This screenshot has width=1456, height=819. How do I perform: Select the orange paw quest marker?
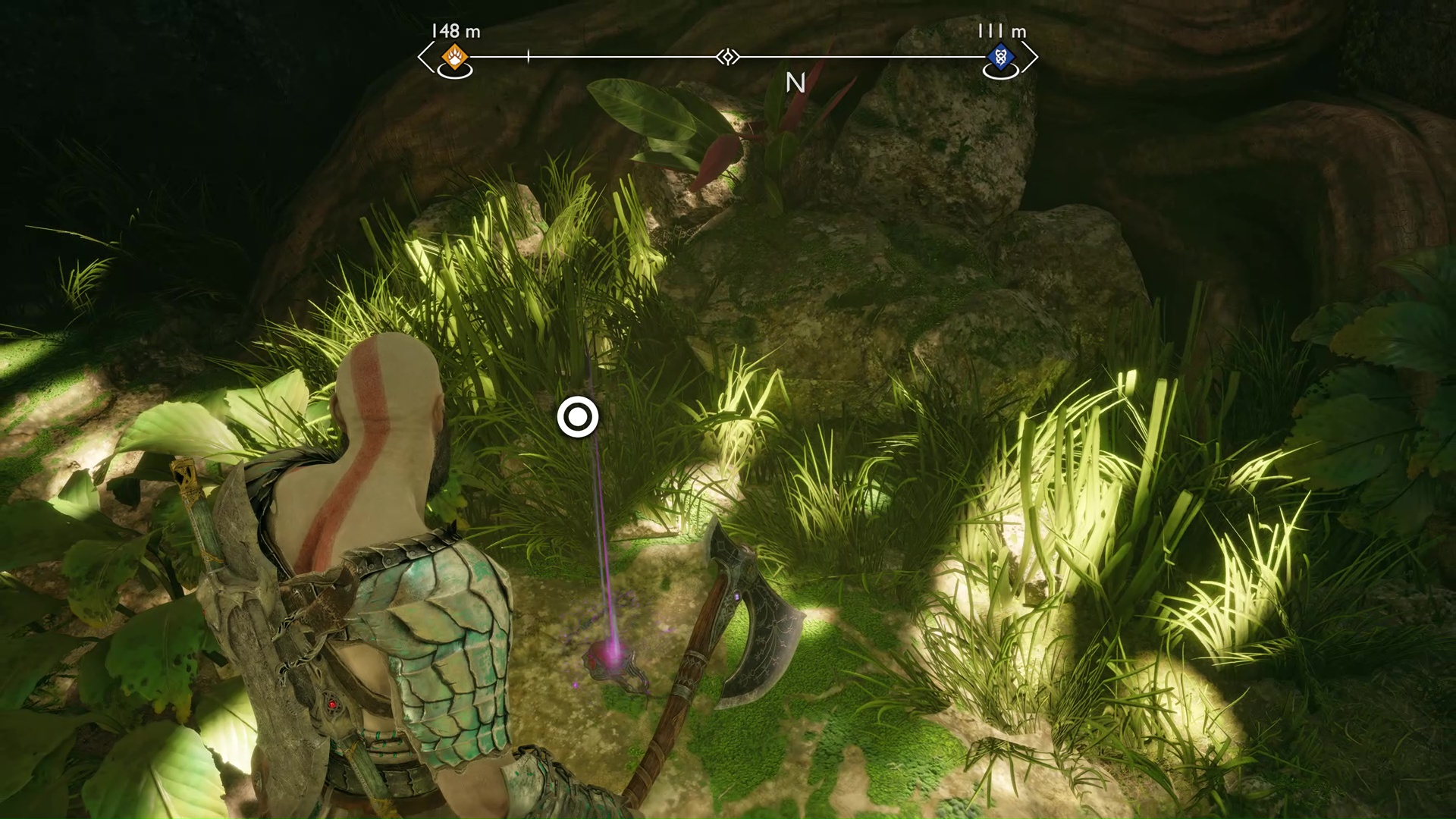[x=455, y=56]
